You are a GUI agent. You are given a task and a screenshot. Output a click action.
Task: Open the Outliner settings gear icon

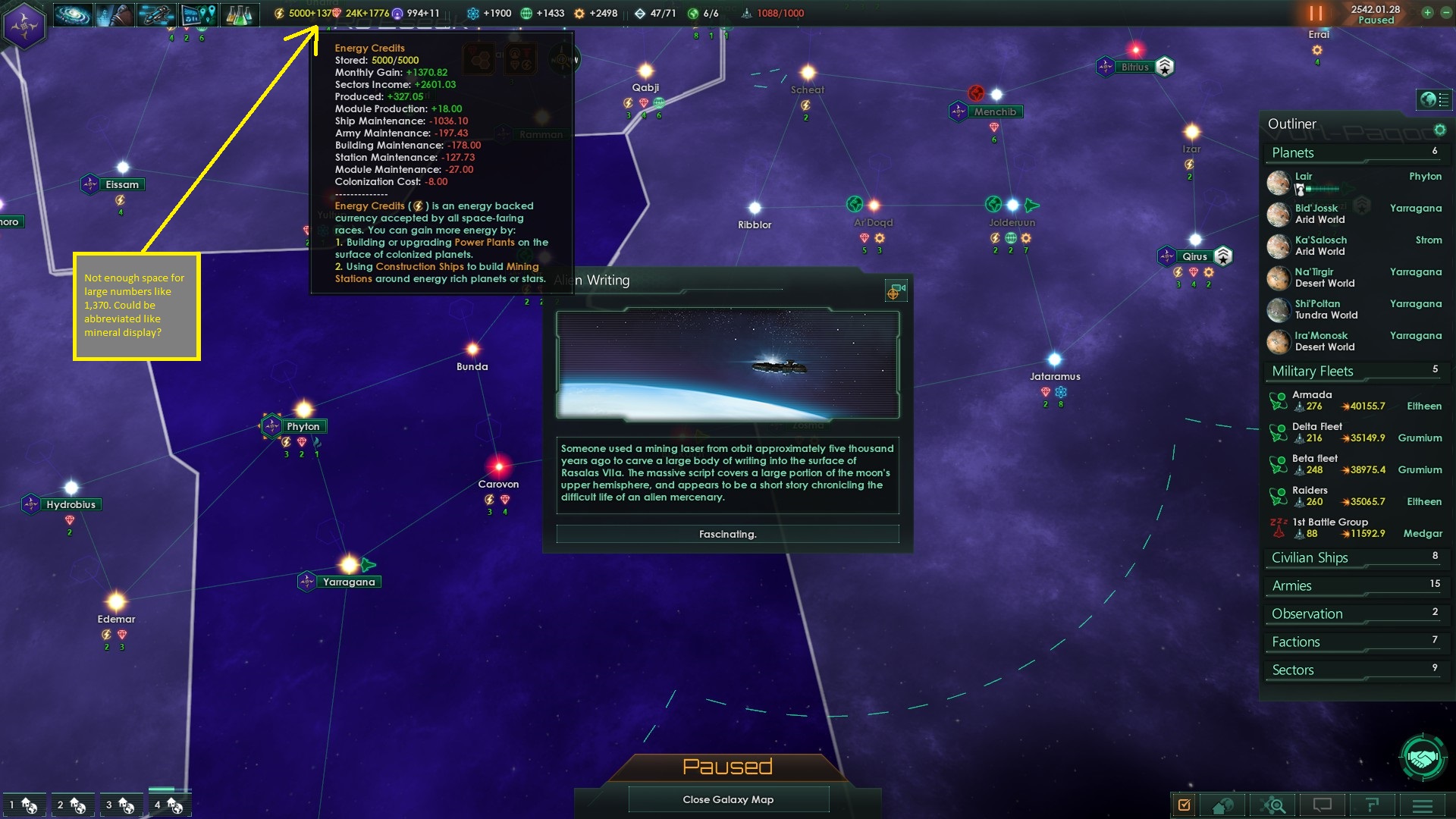point(1439,130)
